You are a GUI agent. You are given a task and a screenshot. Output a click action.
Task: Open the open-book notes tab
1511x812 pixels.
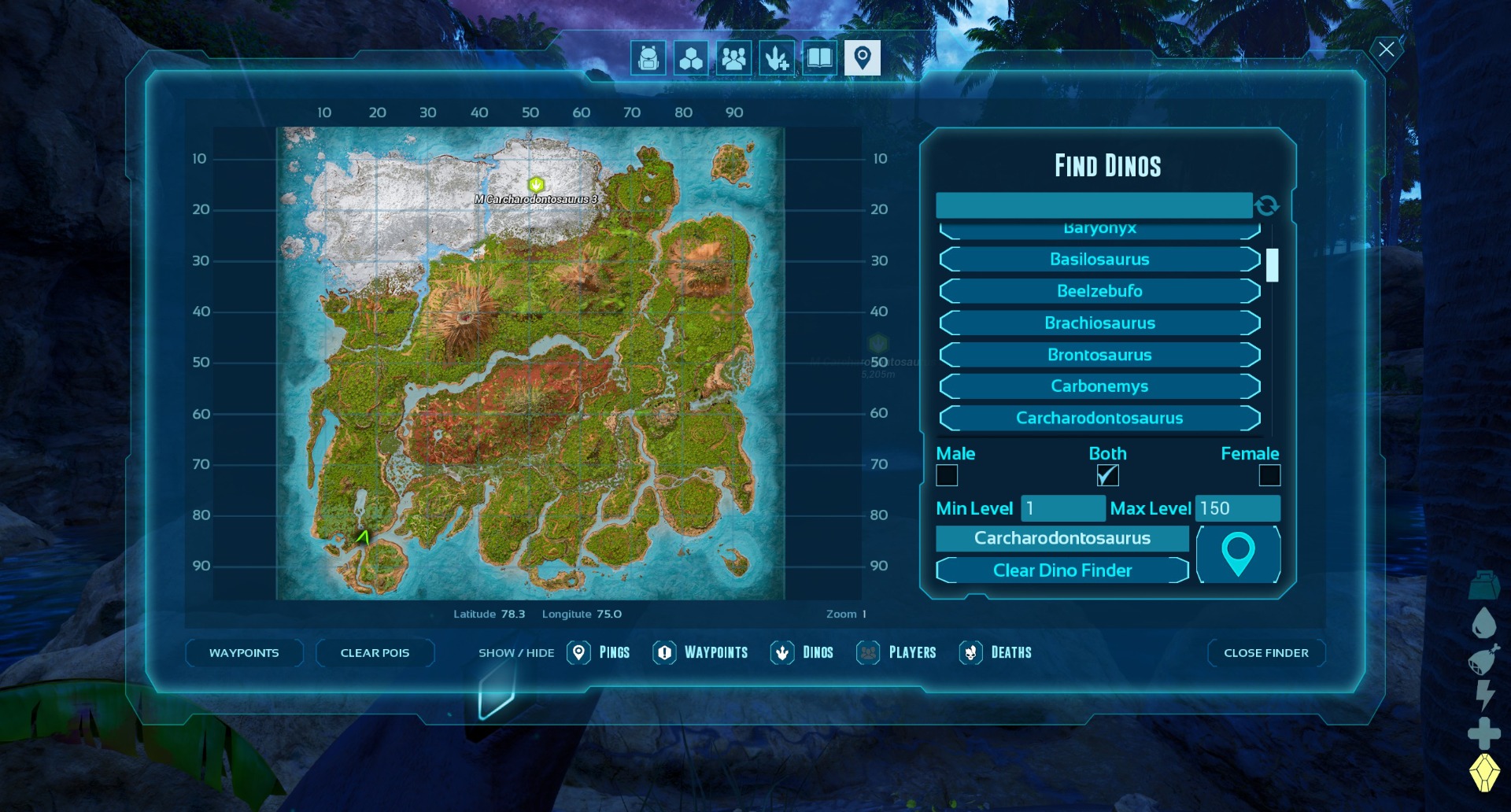click(819, 58)
